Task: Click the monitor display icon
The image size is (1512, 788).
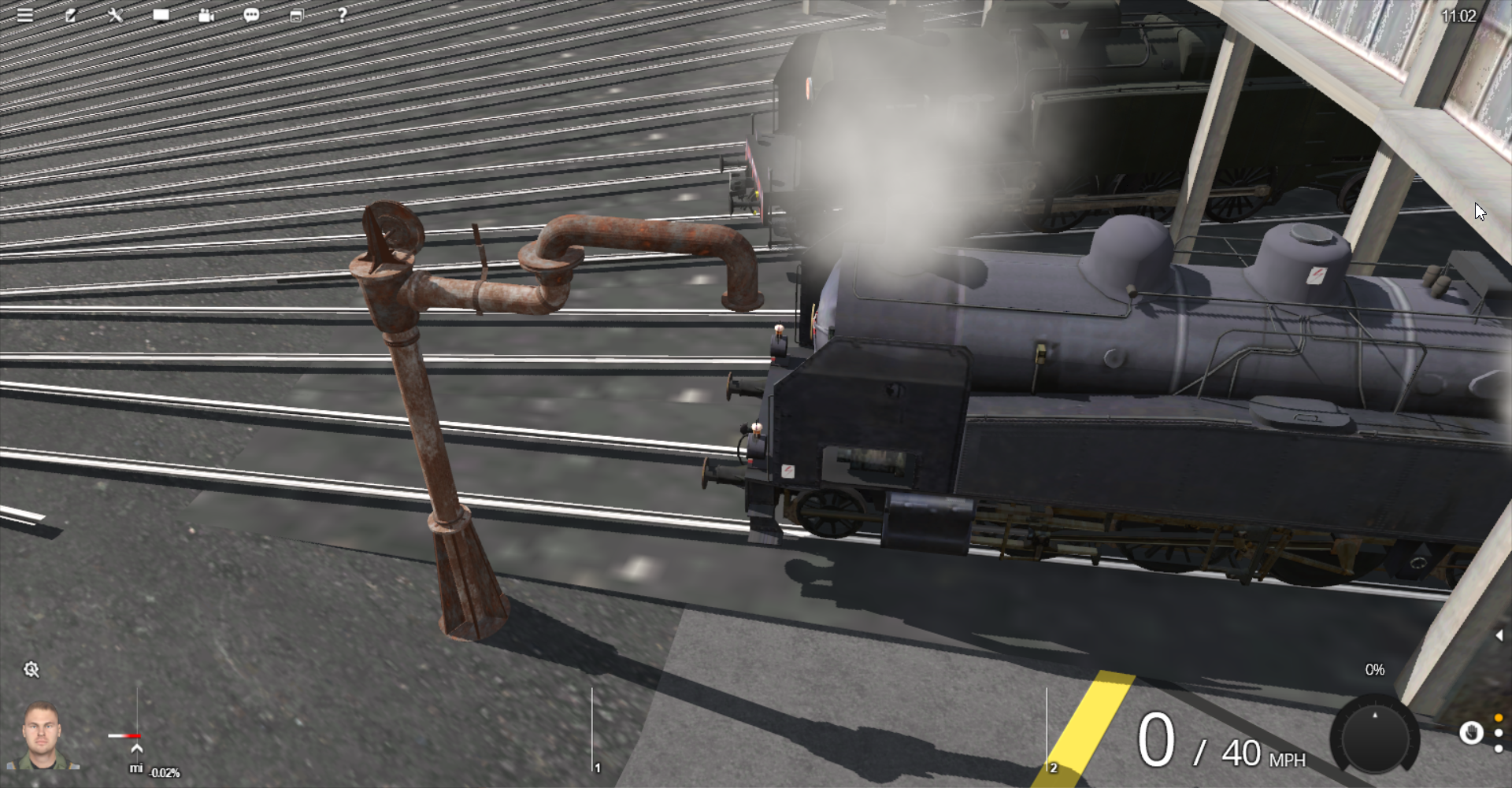Action: (161, 15)
